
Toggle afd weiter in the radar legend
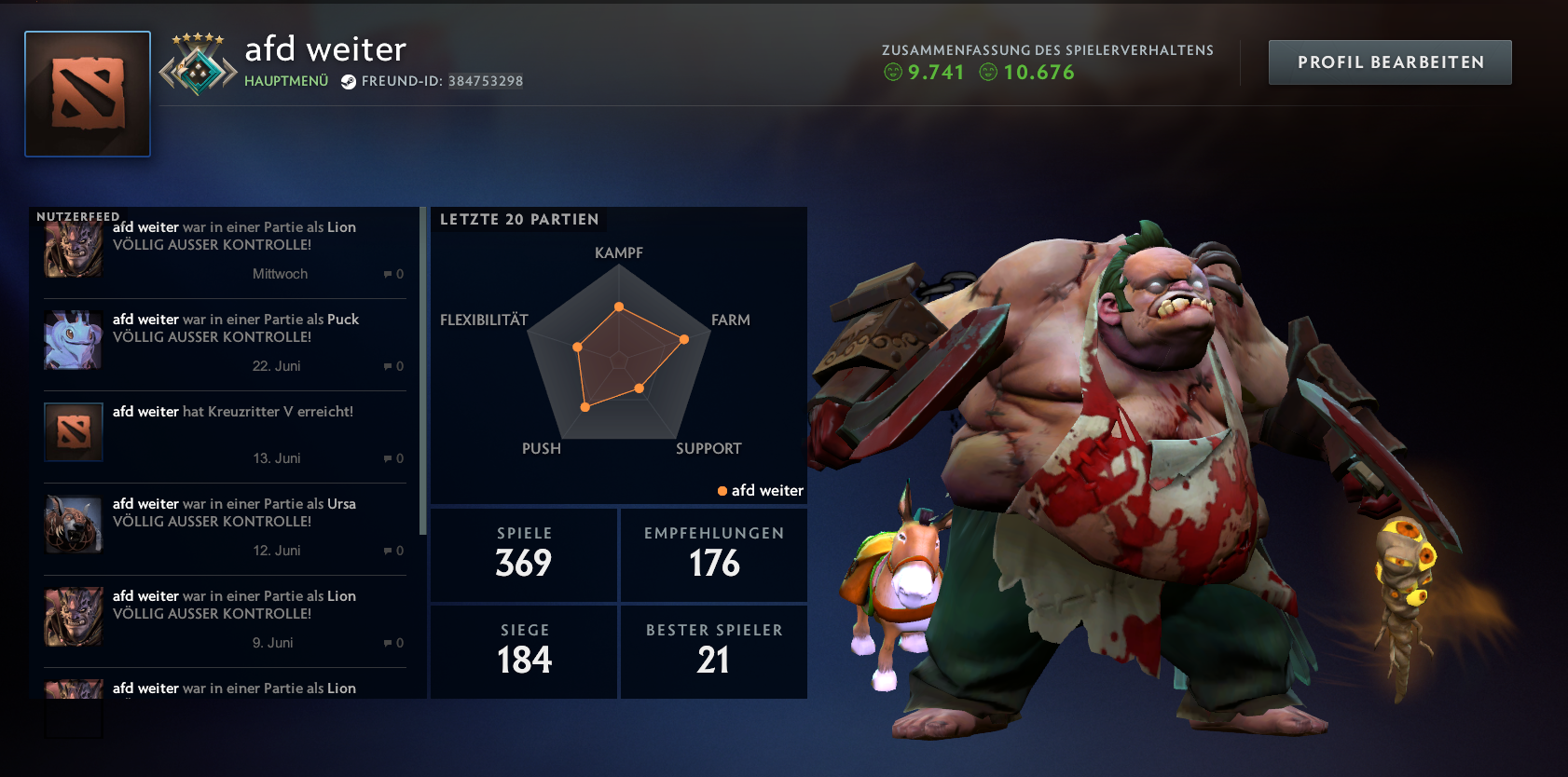(761, 490)
